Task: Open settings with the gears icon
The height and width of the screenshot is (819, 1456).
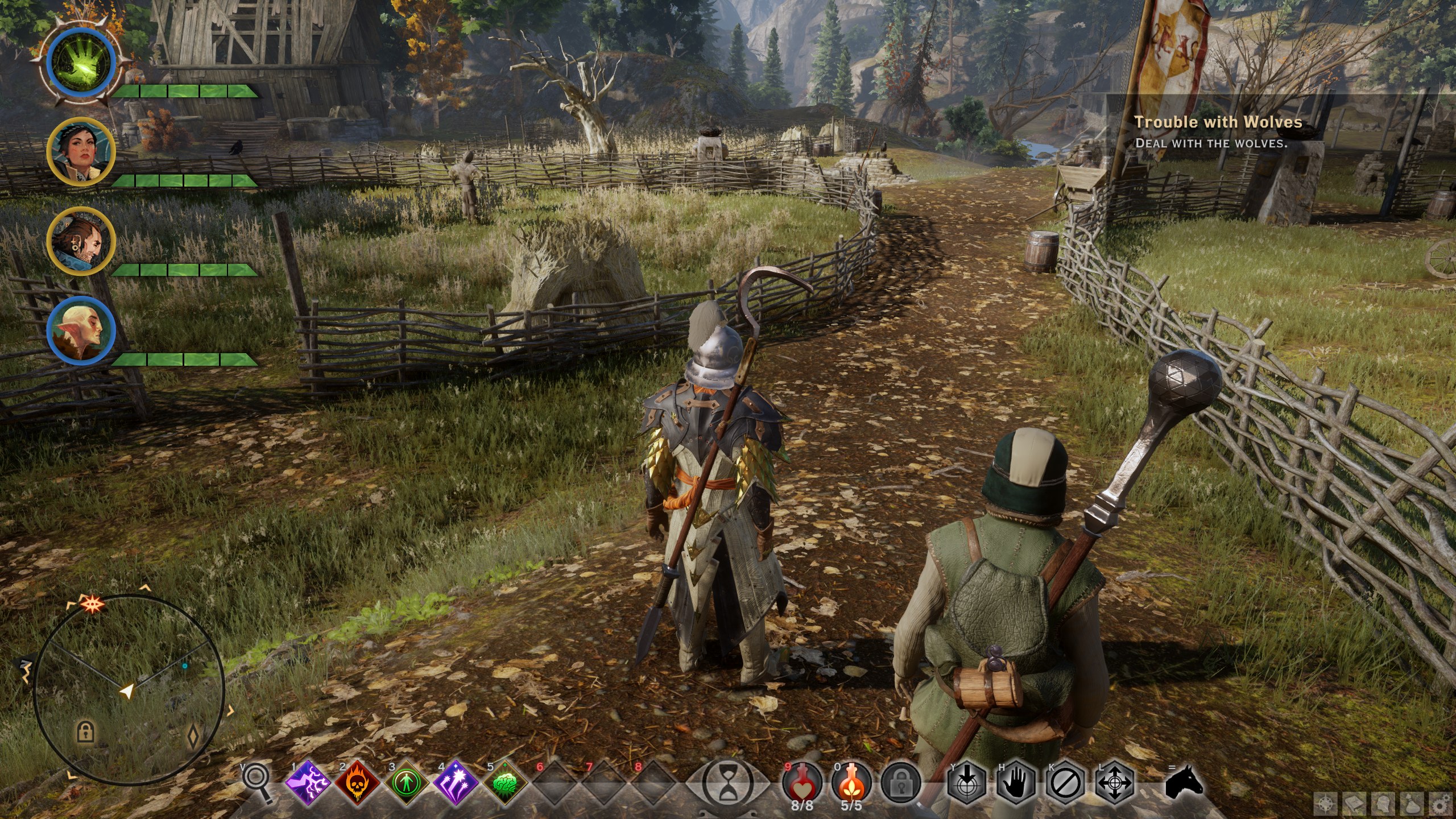Action: 1441,804
